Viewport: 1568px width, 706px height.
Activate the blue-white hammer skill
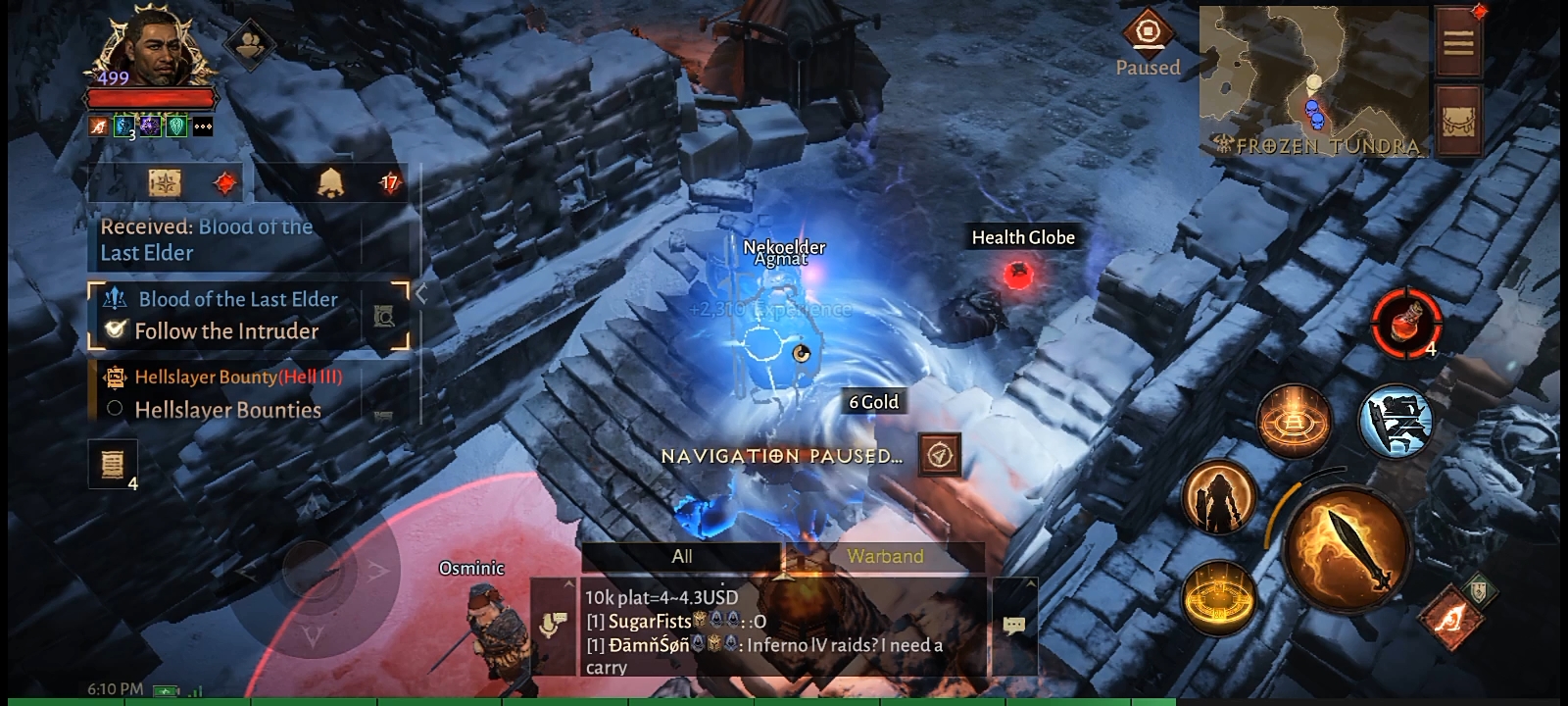[x=1396, y=420]
